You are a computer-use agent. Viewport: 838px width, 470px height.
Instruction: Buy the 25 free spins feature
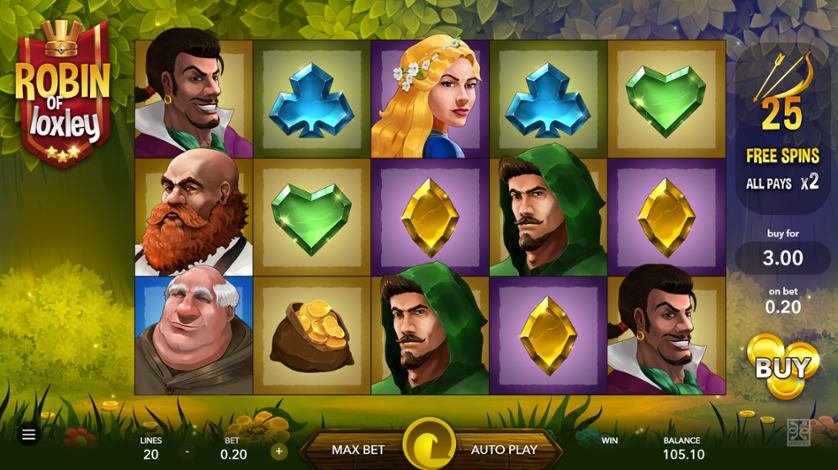[781, 367]
